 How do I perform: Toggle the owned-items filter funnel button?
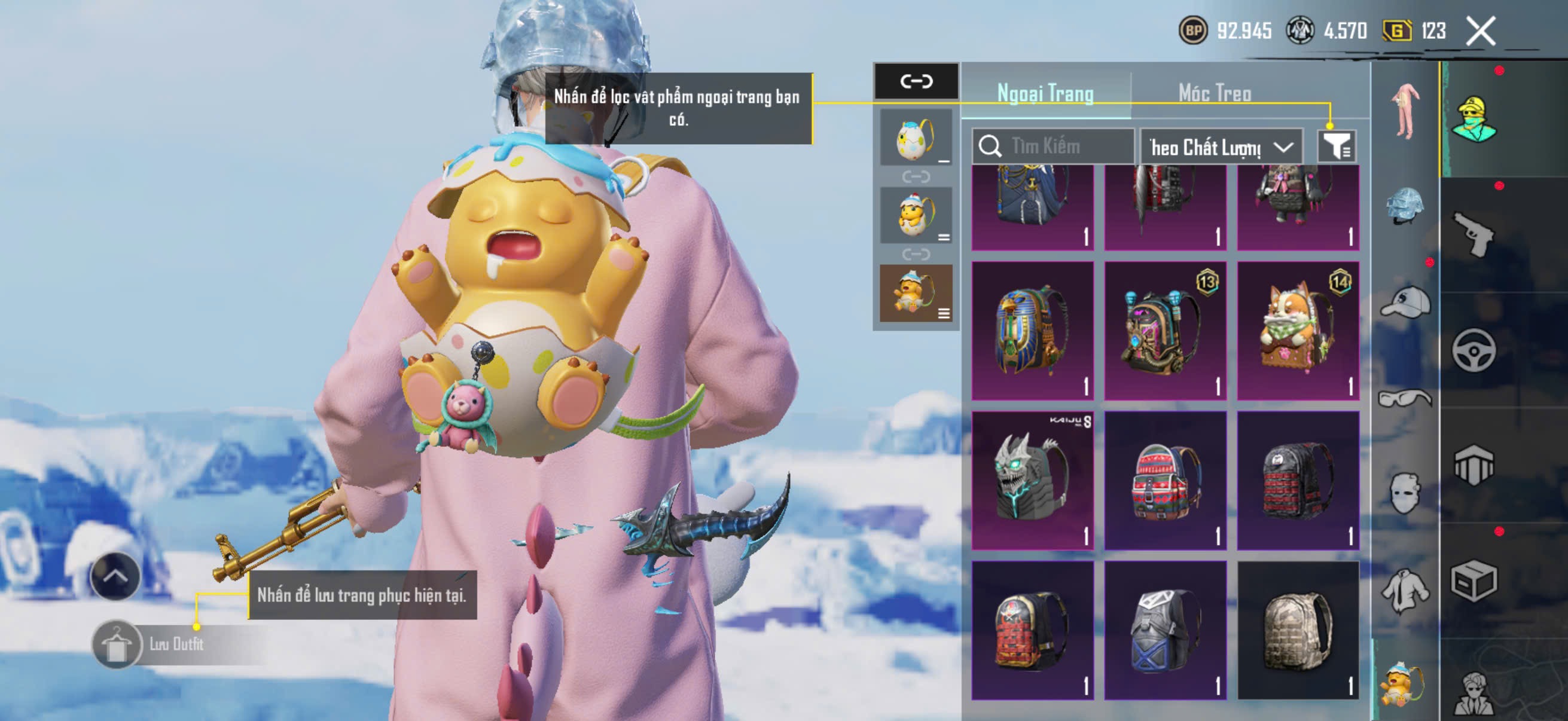point(1336,146)
